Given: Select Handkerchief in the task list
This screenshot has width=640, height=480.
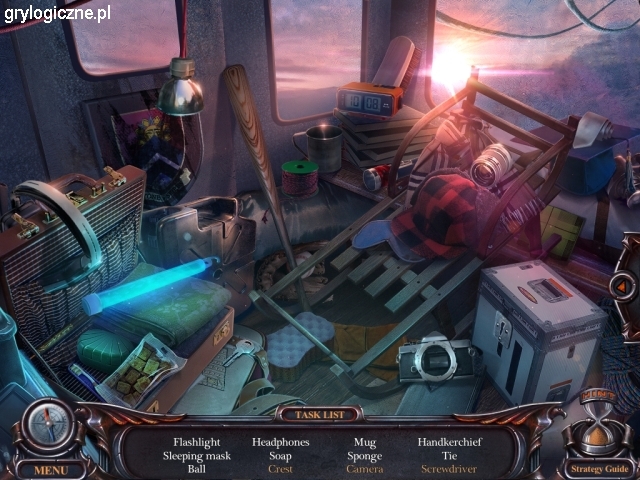Looking at the screenshot, I should point(448,441).
